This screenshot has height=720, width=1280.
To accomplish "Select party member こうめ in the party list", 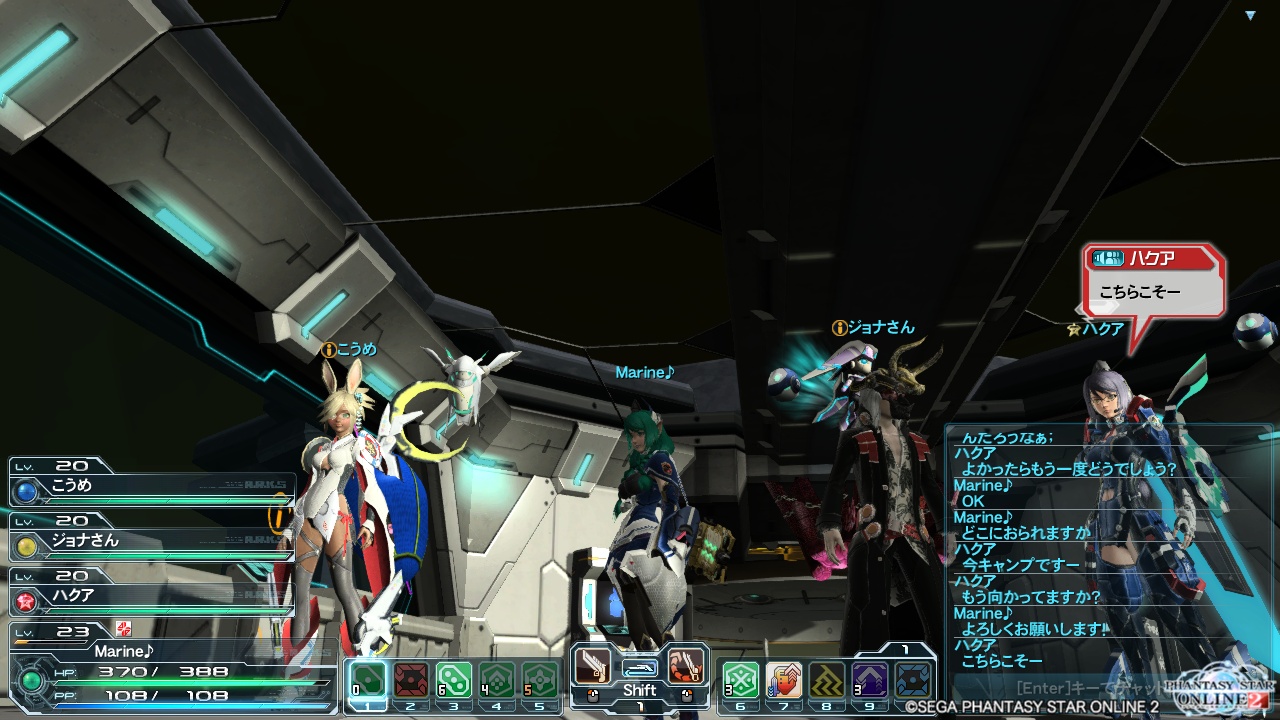I will (x=150, y=487).
